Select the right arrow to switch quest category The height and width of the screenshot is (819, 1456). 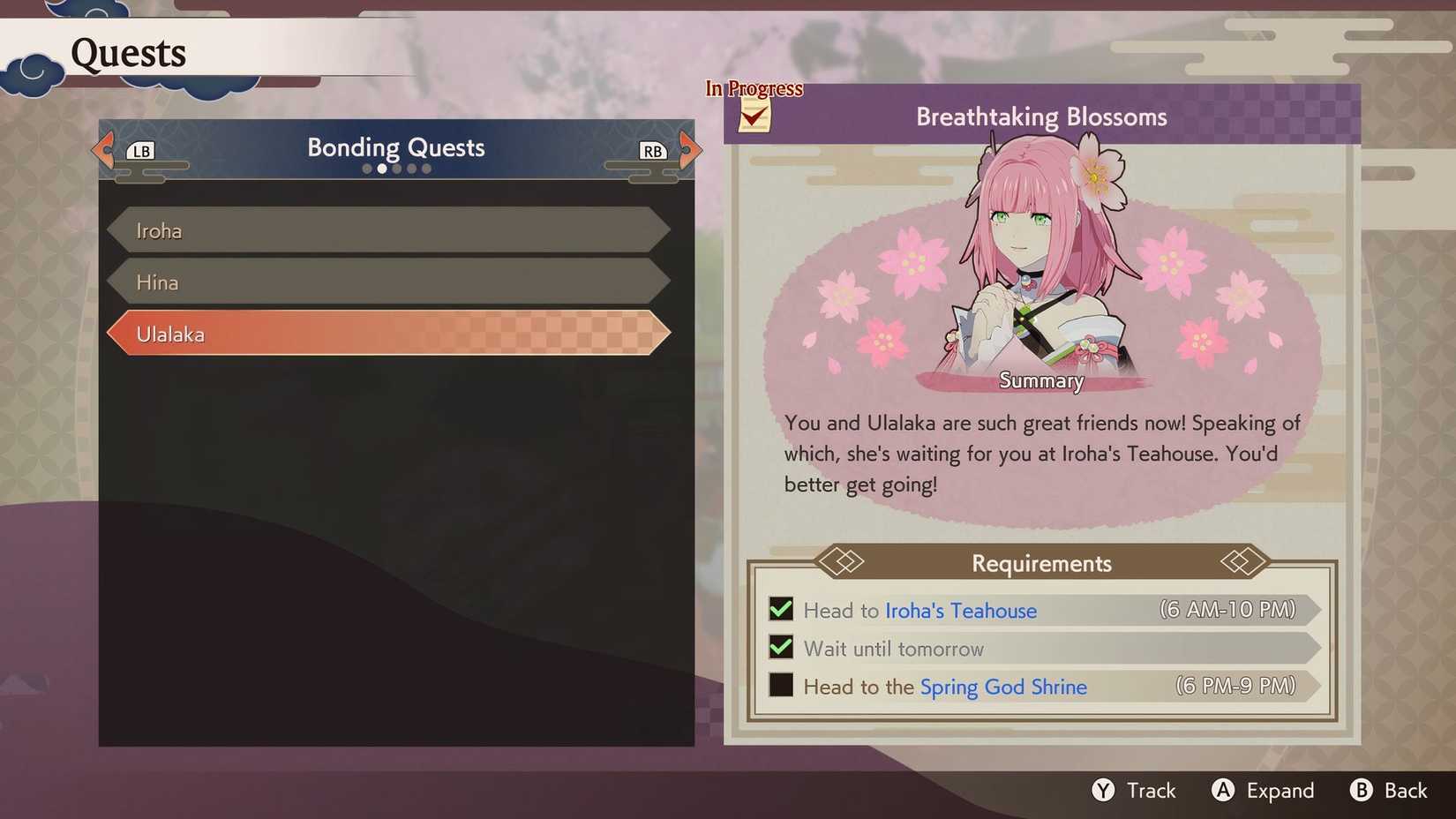coord(691,148)
